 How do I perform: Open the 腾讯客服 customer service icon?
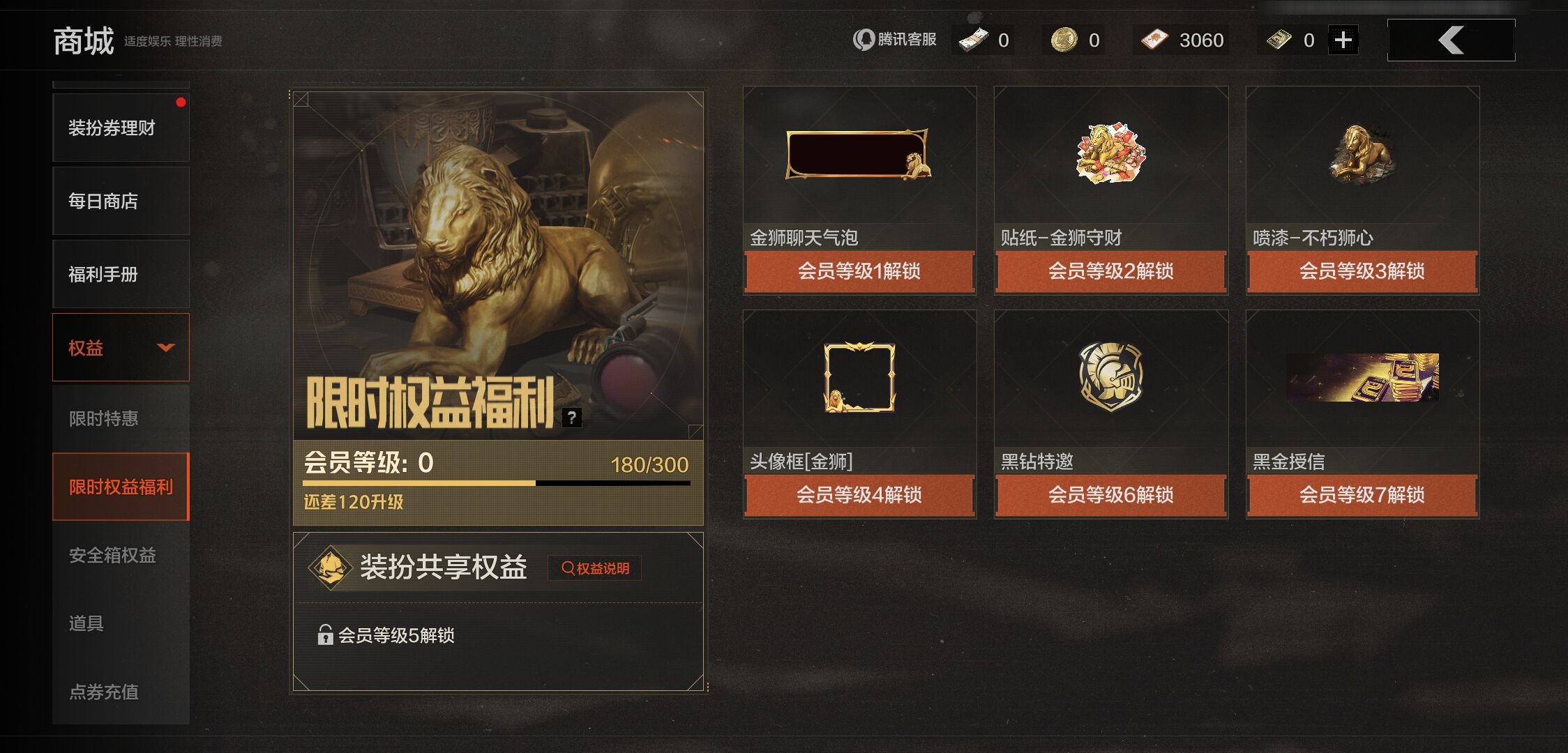click(864, 40)
